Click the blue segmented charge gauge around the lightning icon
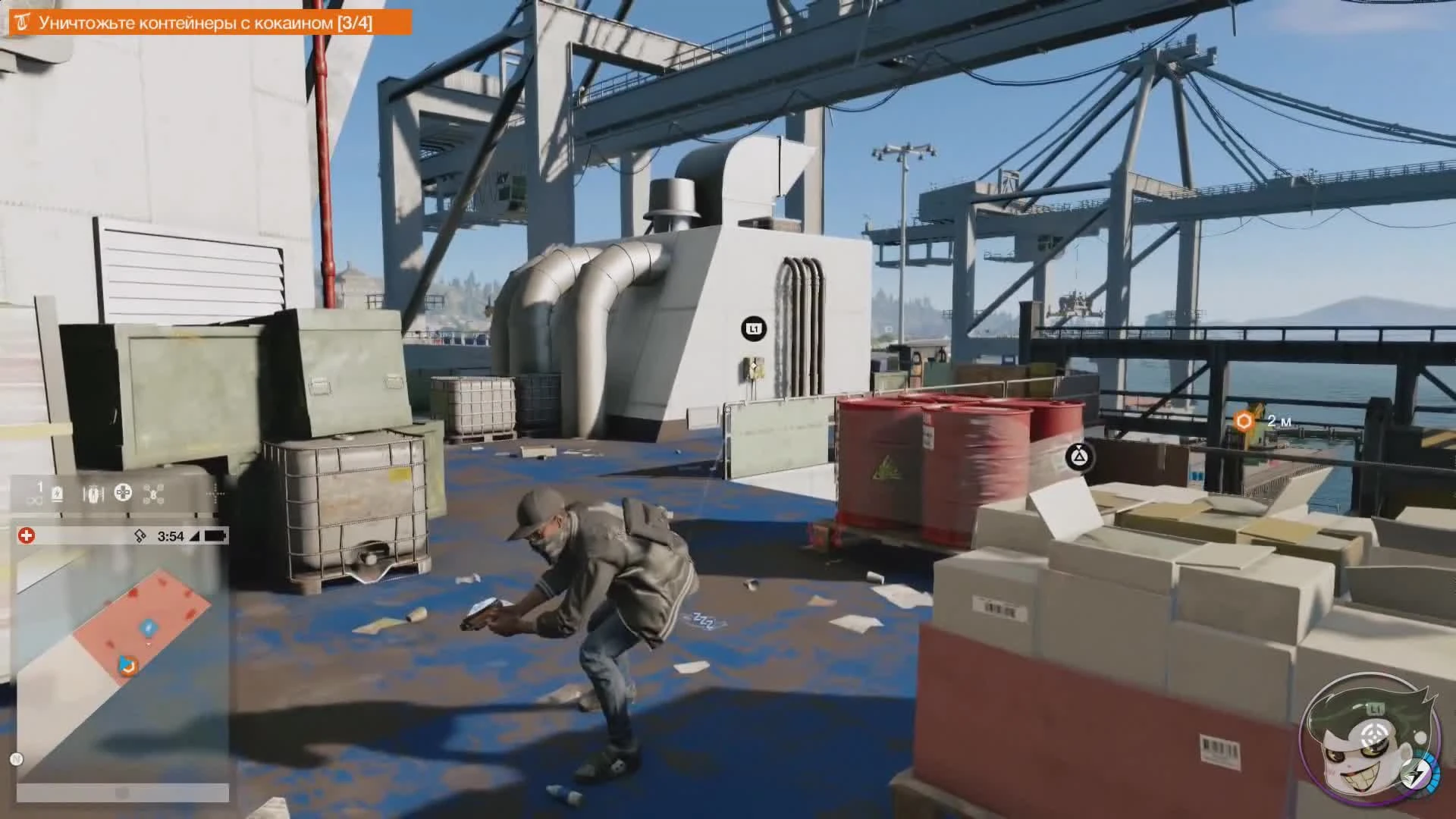The width and height of the screenshot is (1456, 819). [x=1432, y=773]
